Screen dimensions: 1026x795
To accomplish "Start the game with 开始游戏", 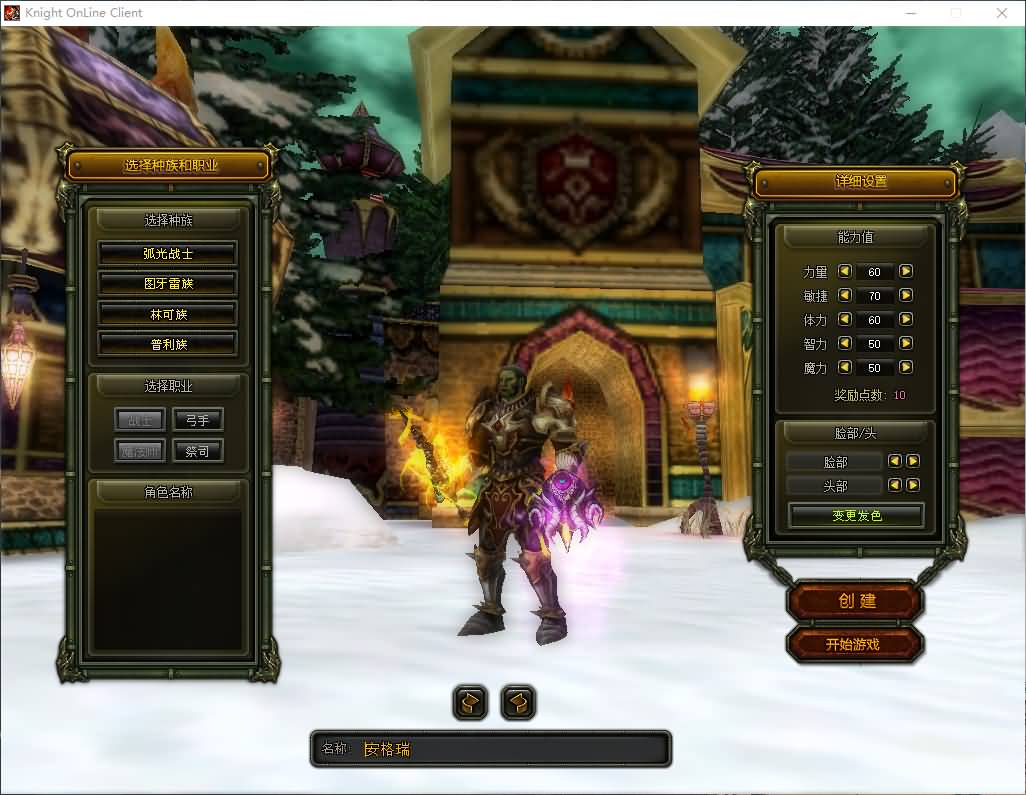I will pyautogui.click(x=853, y=645).
